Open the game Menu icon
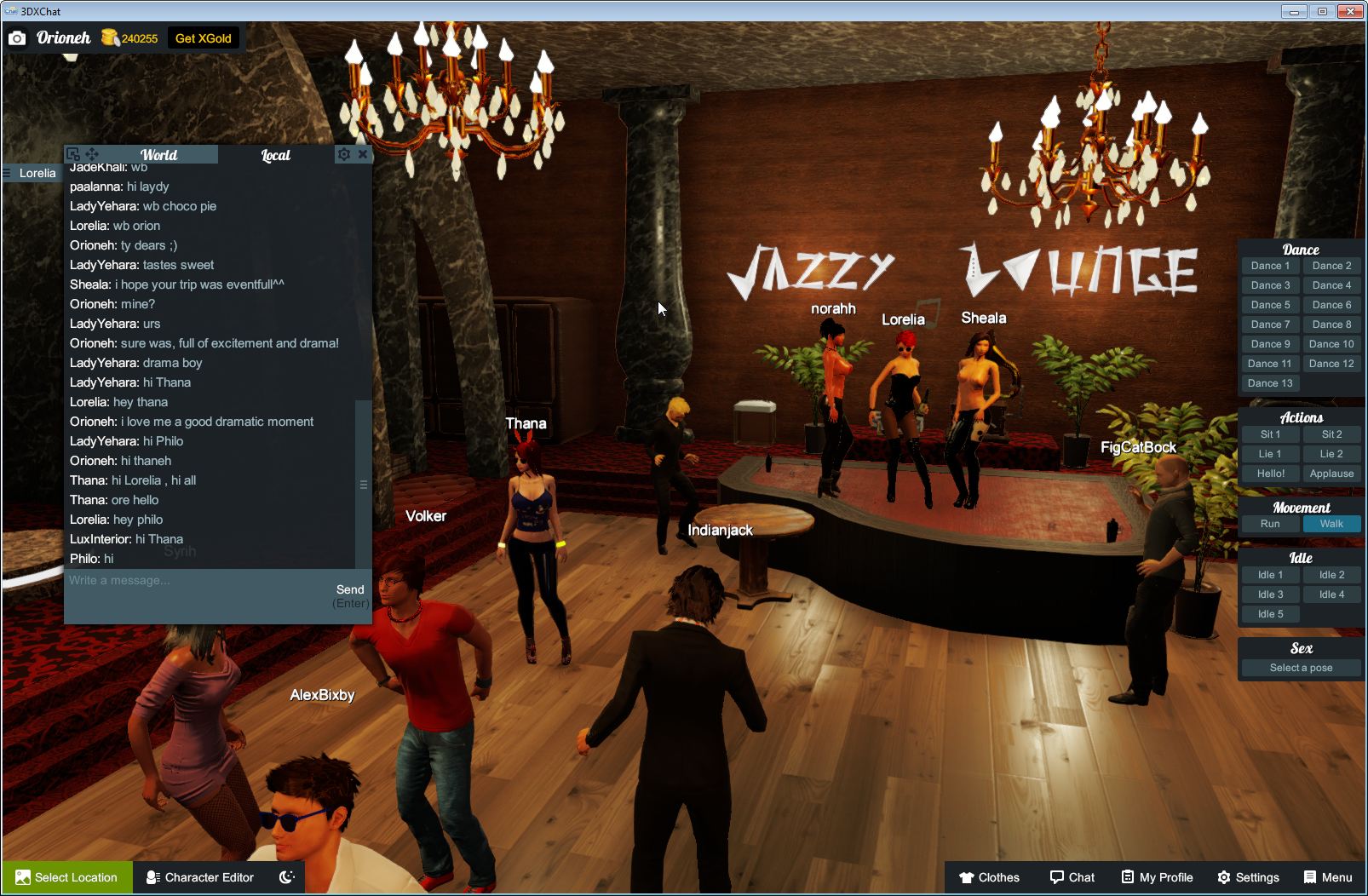 tap(1309, 877)
